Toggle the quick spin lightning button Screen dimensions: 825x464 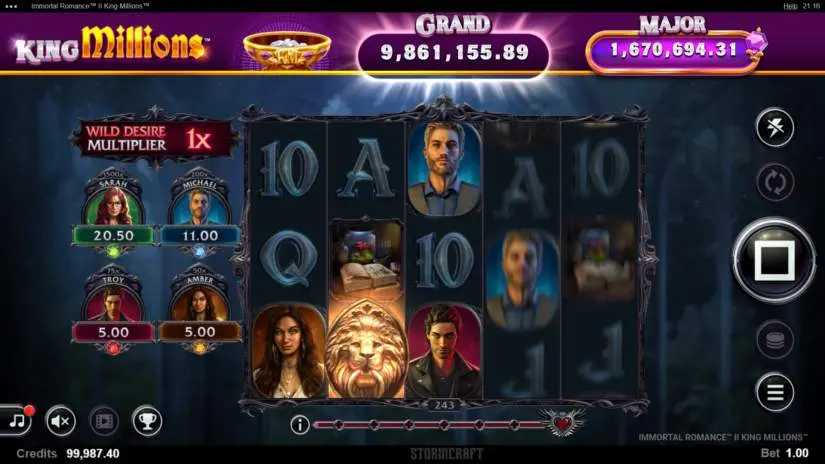click(x=774, y=128)
